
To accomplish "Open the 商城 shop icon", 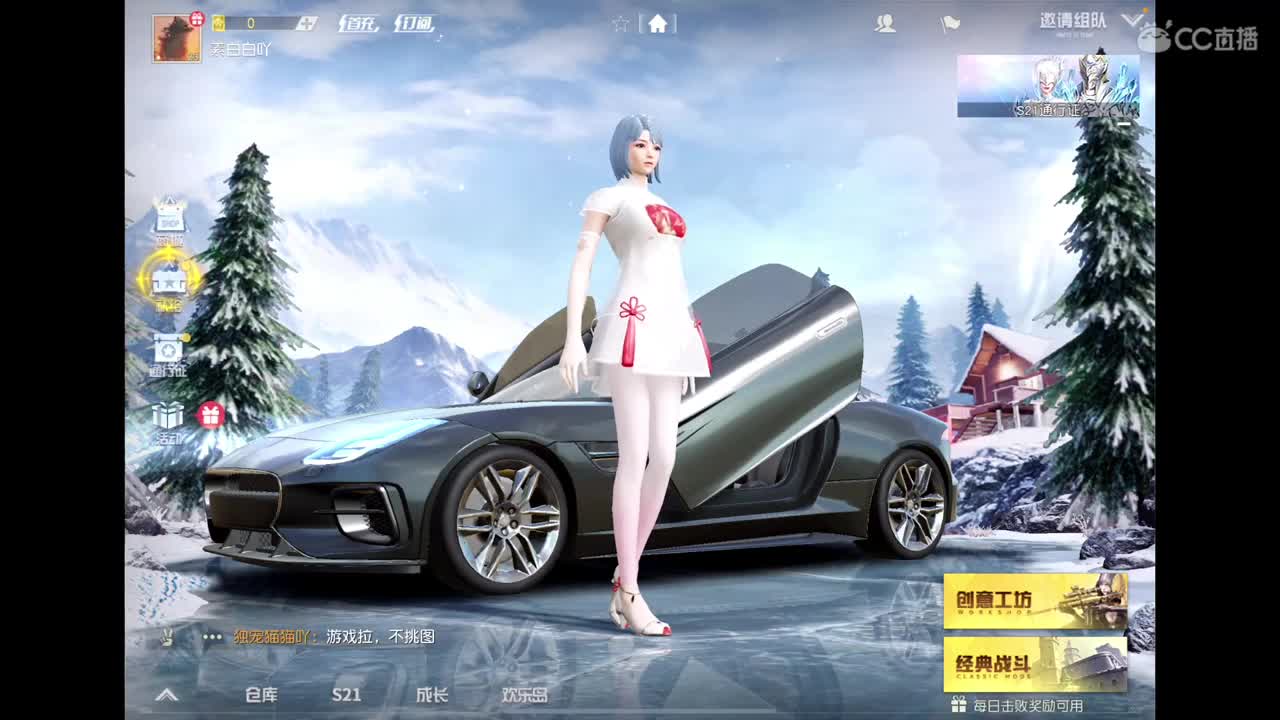I will [x=170, y=215].
